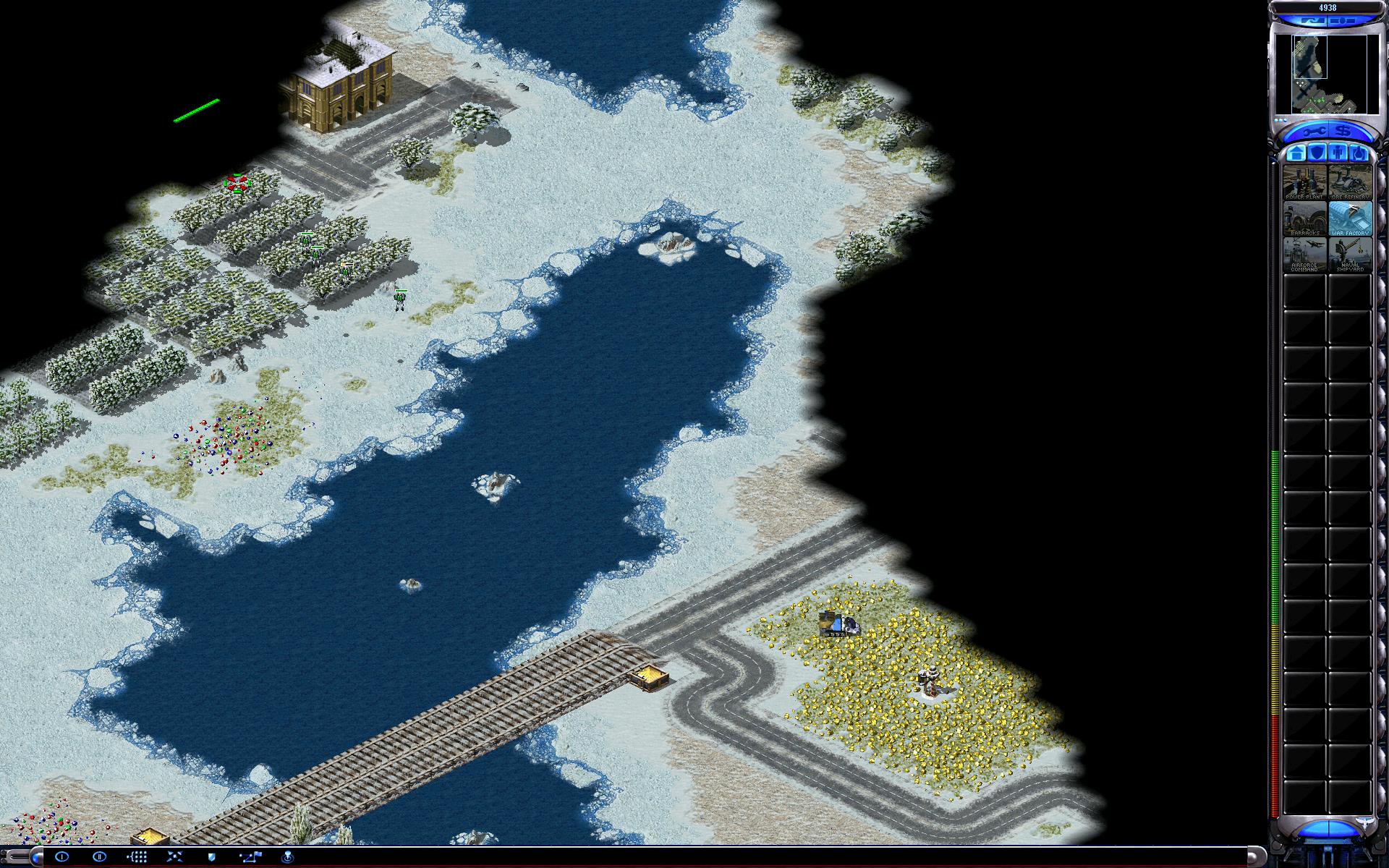1389x868 pixels.
Task: Activate the deploy arrows command
Action: [x=175, y=857]
